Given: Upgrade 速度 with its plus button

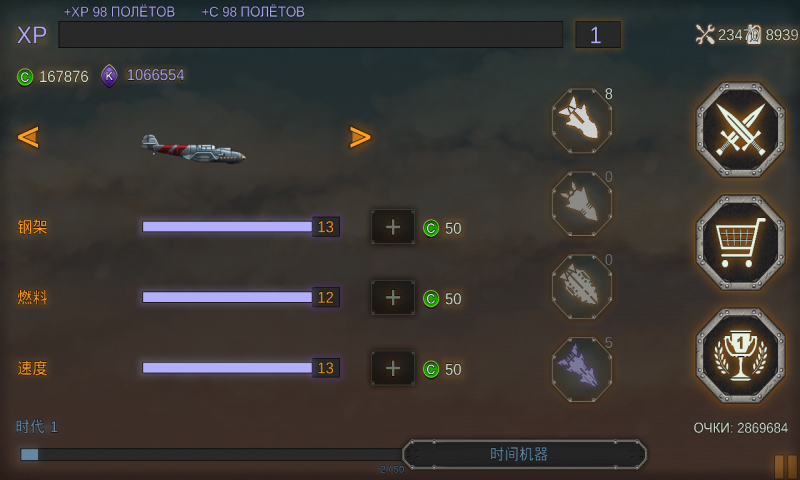Looking at the screenshot, I should pos(393,368).
